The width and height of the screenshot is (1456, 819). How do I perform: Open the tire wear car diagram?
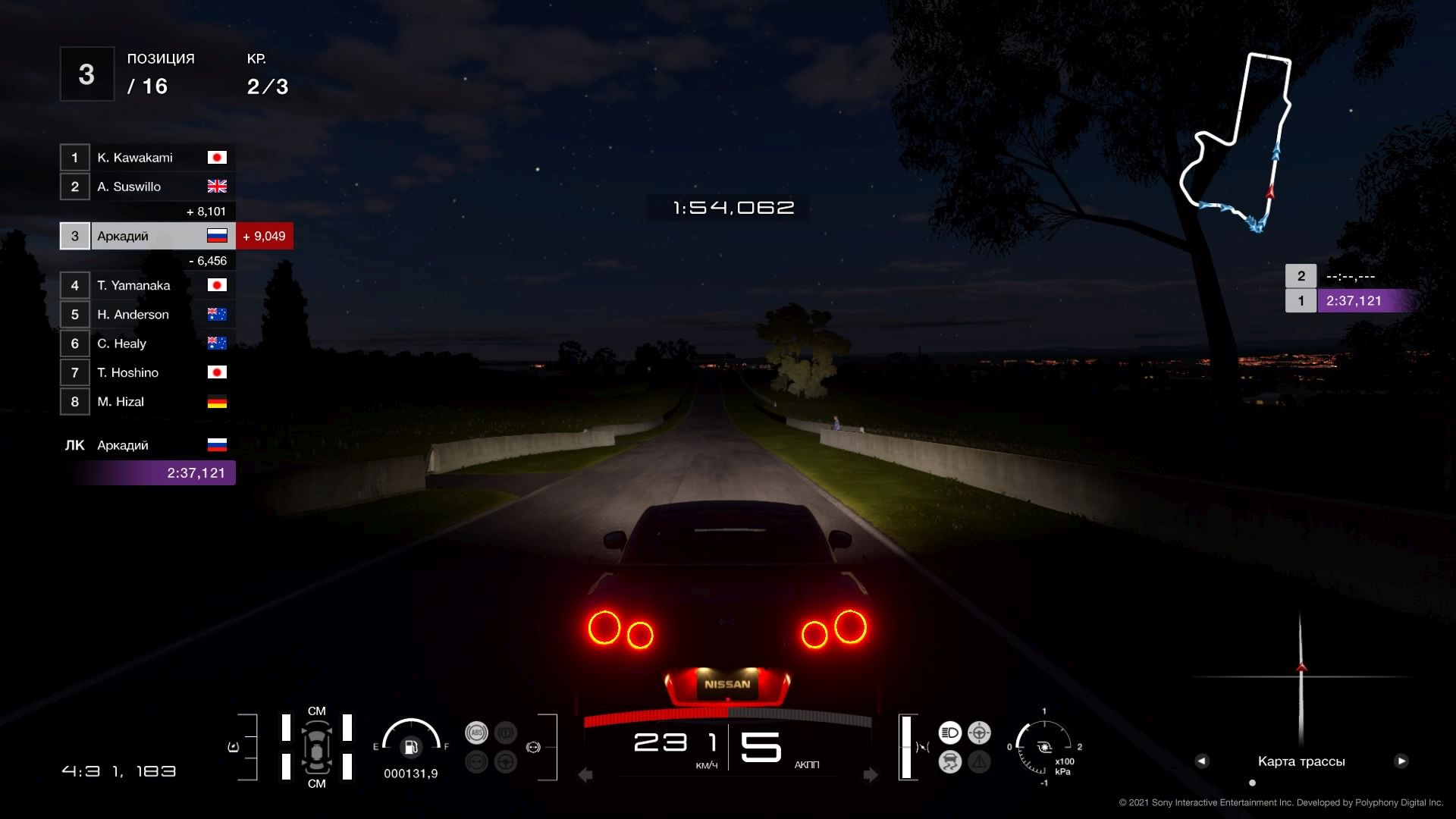click(316, 747)
